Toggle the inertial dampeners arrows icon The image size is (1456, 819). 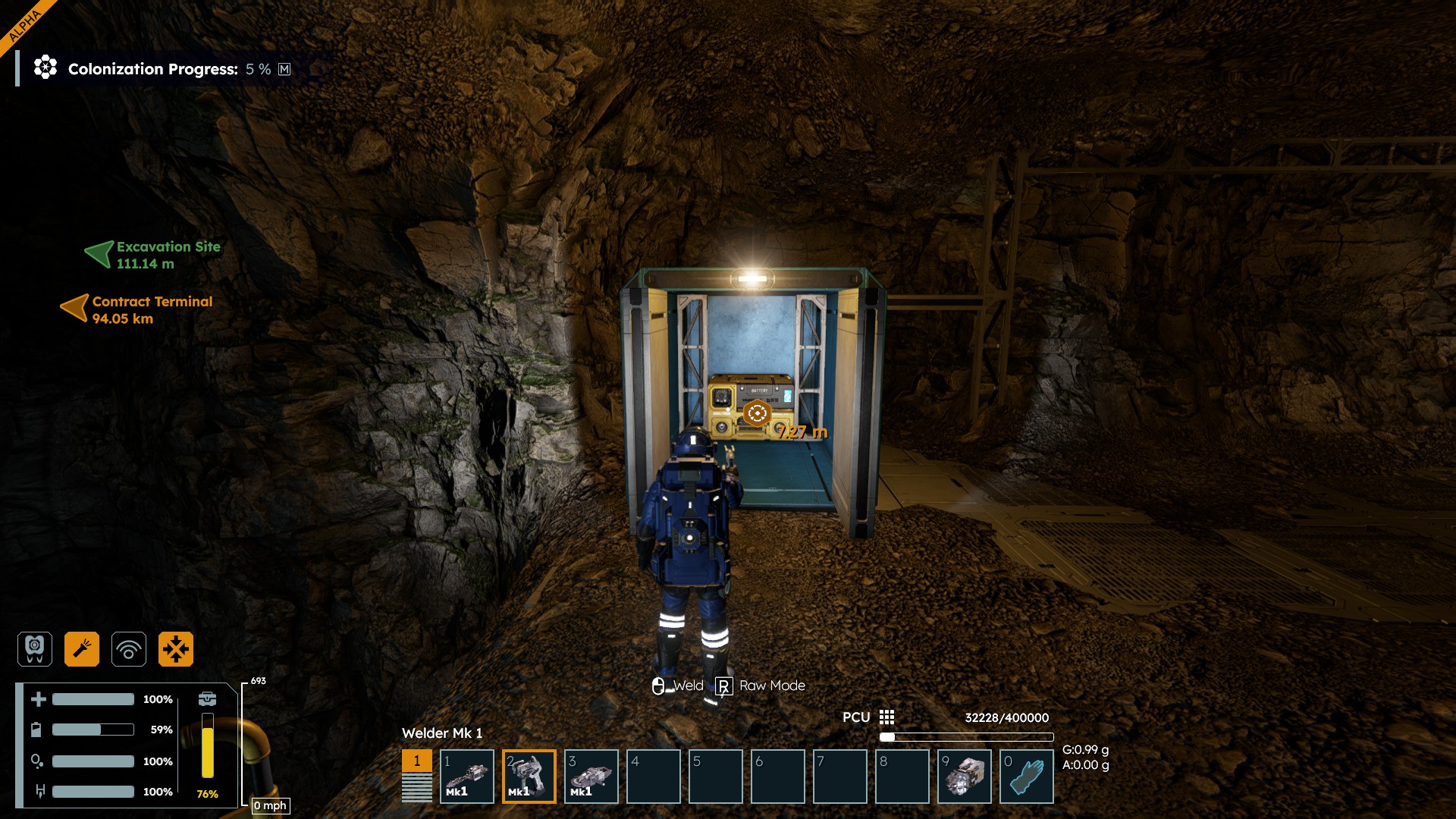coord(176,649)
